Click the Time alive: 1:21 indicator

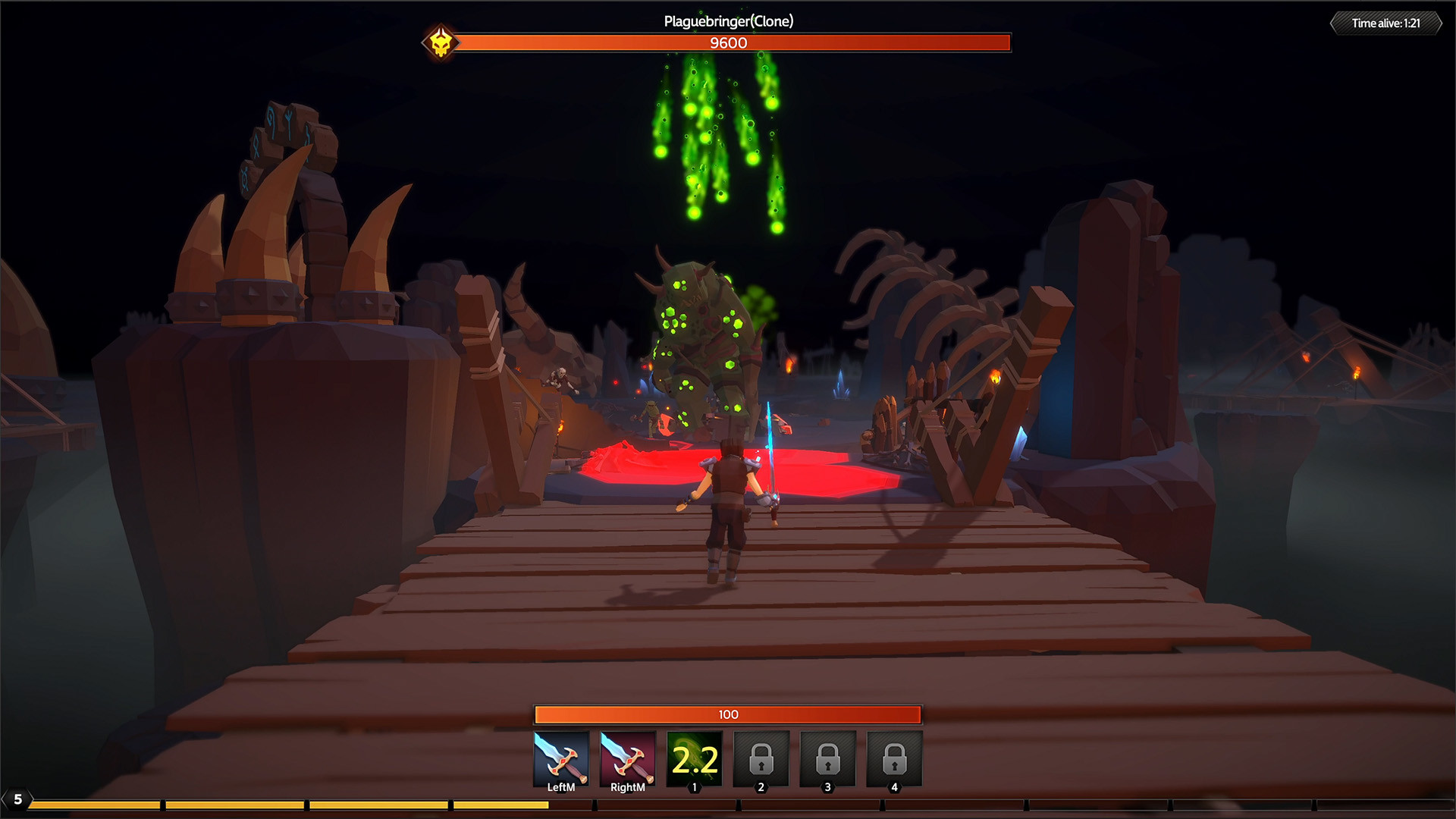coord(1388,22)
